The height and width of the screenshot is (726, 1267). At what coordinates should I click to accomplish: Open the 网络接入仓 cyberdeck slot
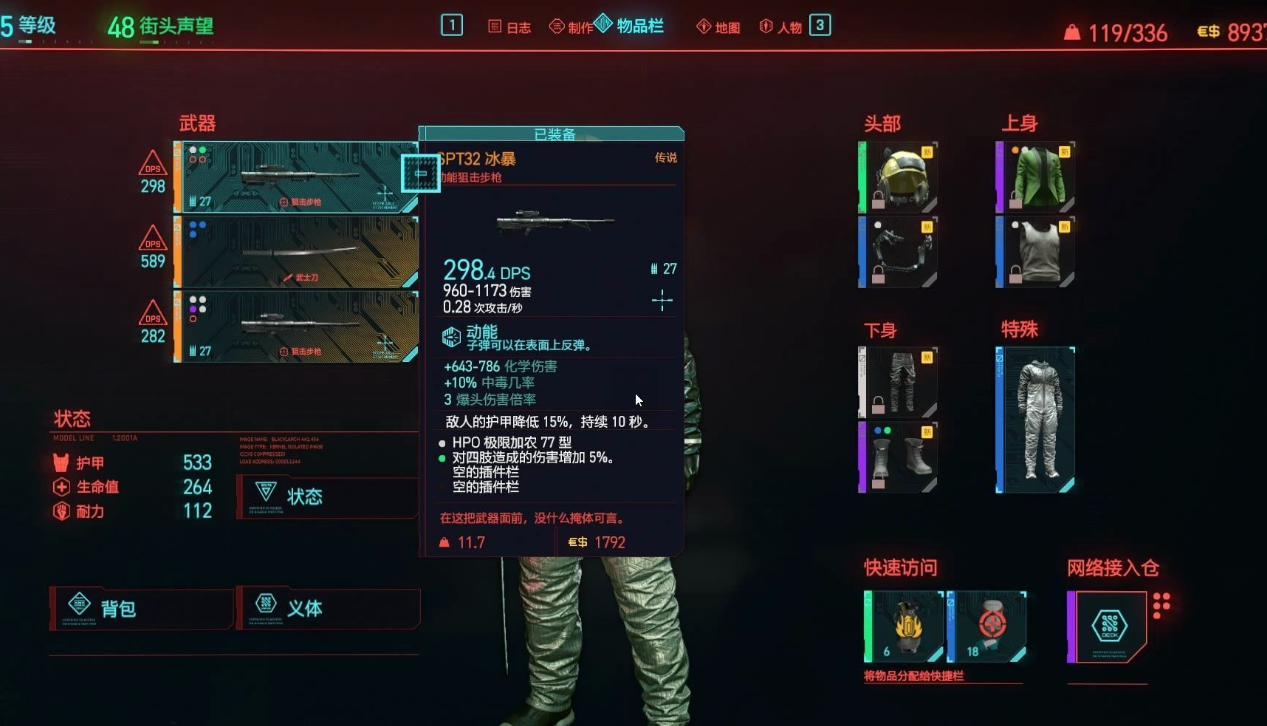1108,627
